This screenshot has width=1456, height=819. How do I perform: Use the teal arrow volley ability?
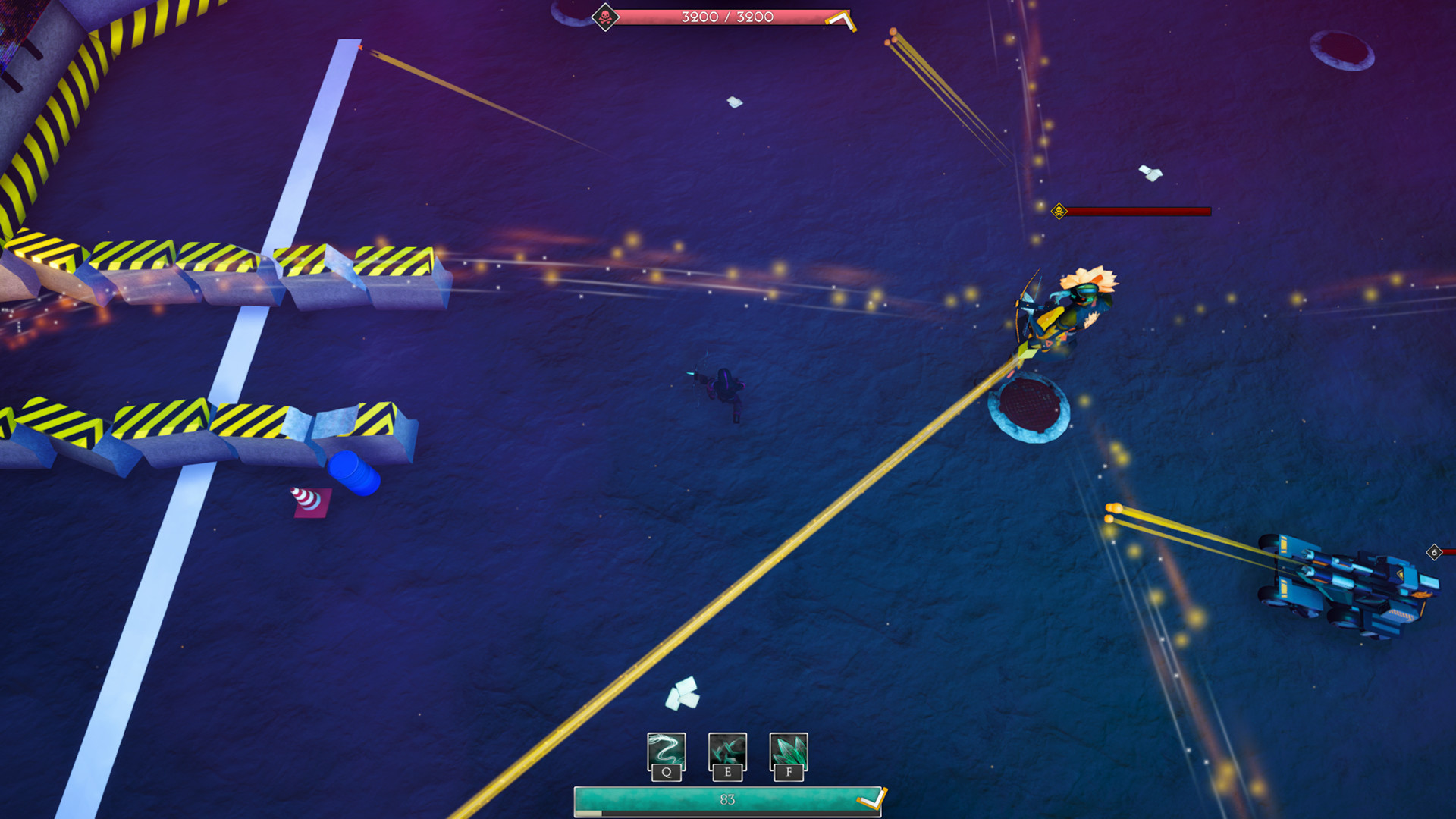pos(727,752)
